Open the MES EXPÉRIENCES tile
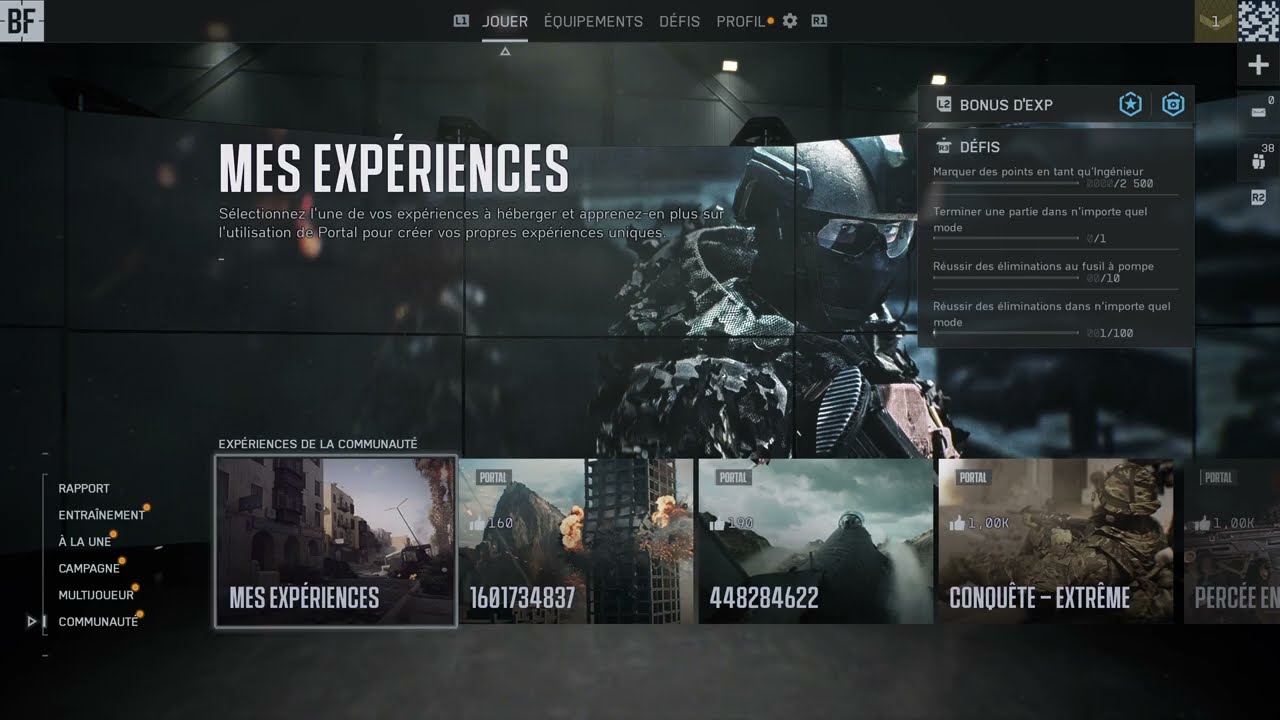This screenshot has height=720, width=1280. coord(335,541)
